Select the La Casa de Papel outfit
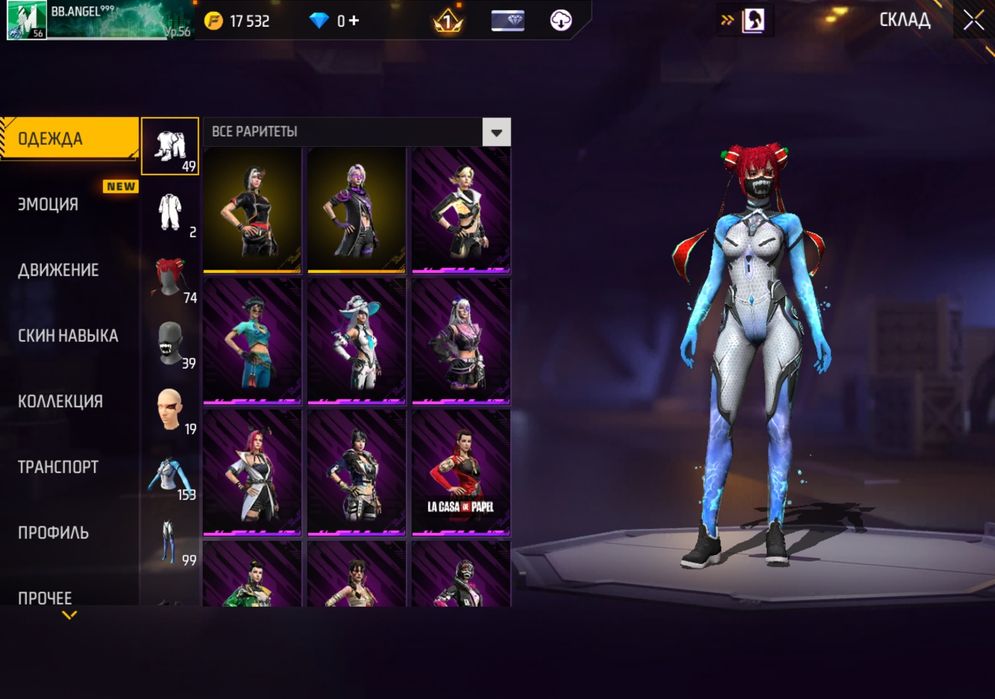 [x=460, y=473]
